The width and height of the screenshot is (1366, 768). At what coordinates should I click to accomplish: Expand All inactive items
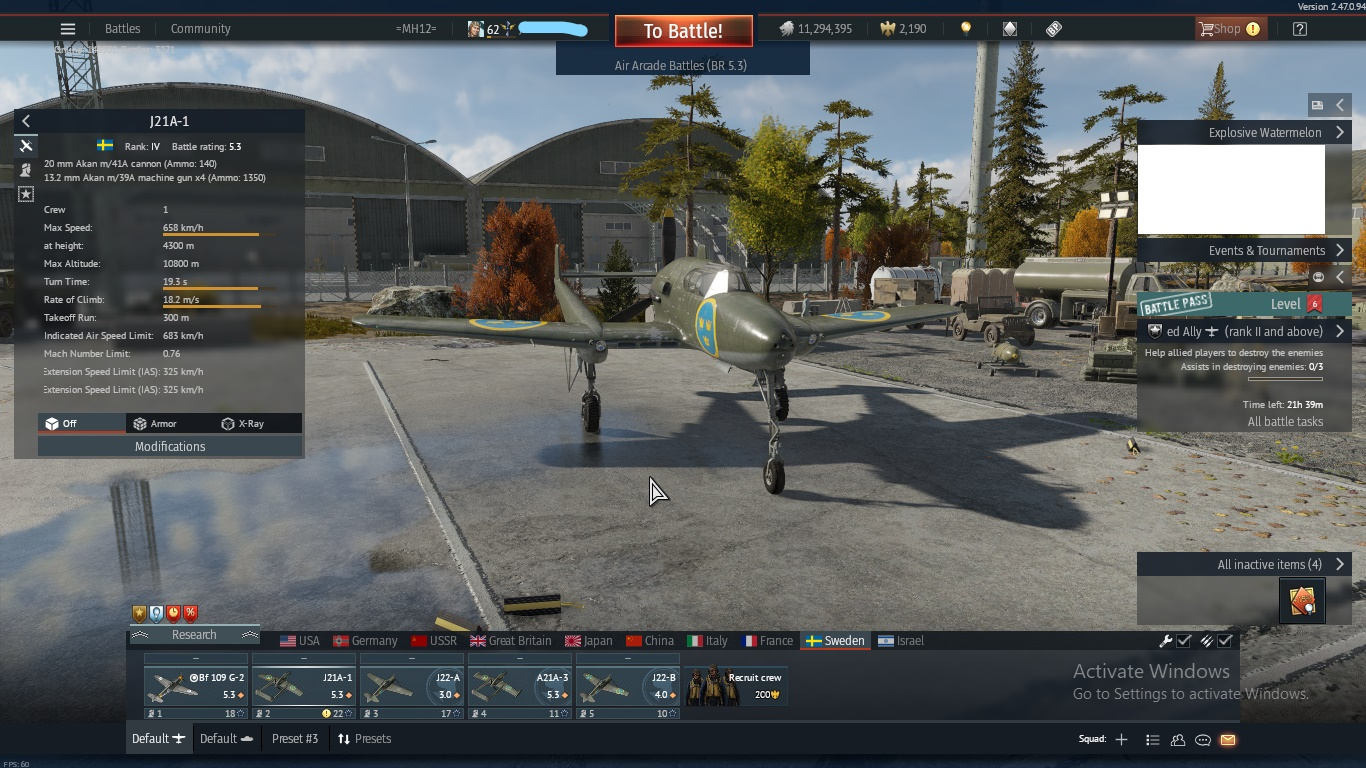click(x=1270, y=565)
